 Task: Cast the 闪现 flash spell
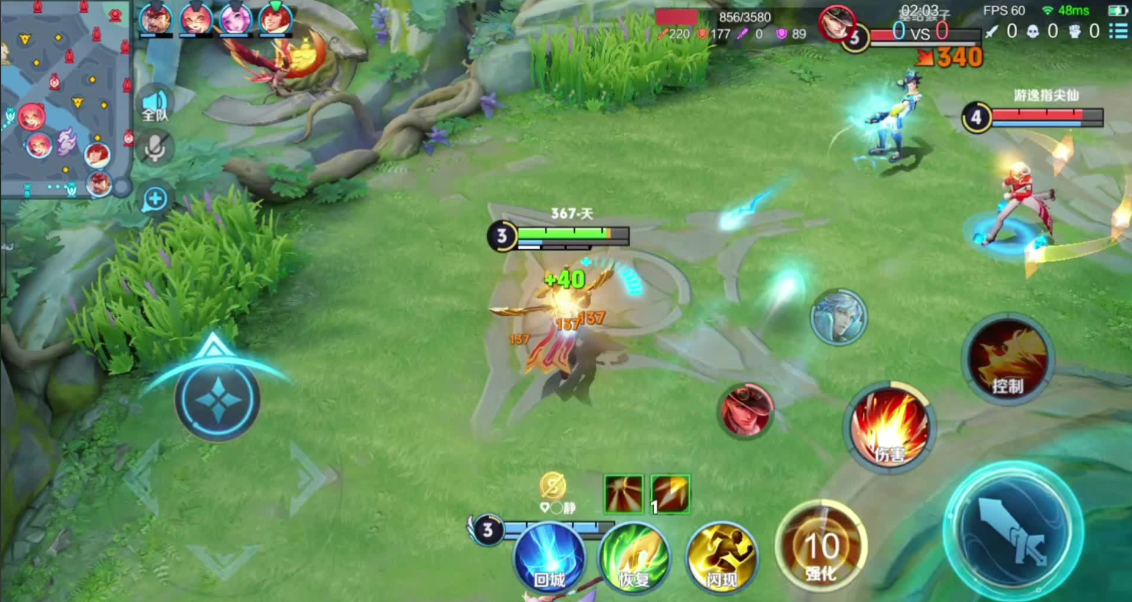coord(721,557)
